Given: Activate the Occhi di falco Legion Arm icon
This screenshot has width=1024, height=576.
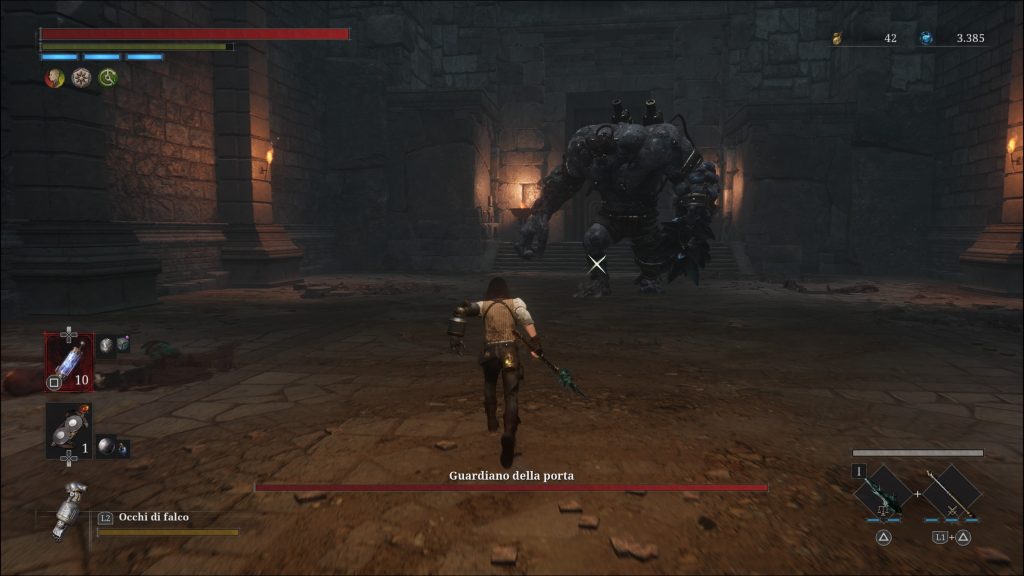Looking at the screenshot, I should click(x=66, y=510).
